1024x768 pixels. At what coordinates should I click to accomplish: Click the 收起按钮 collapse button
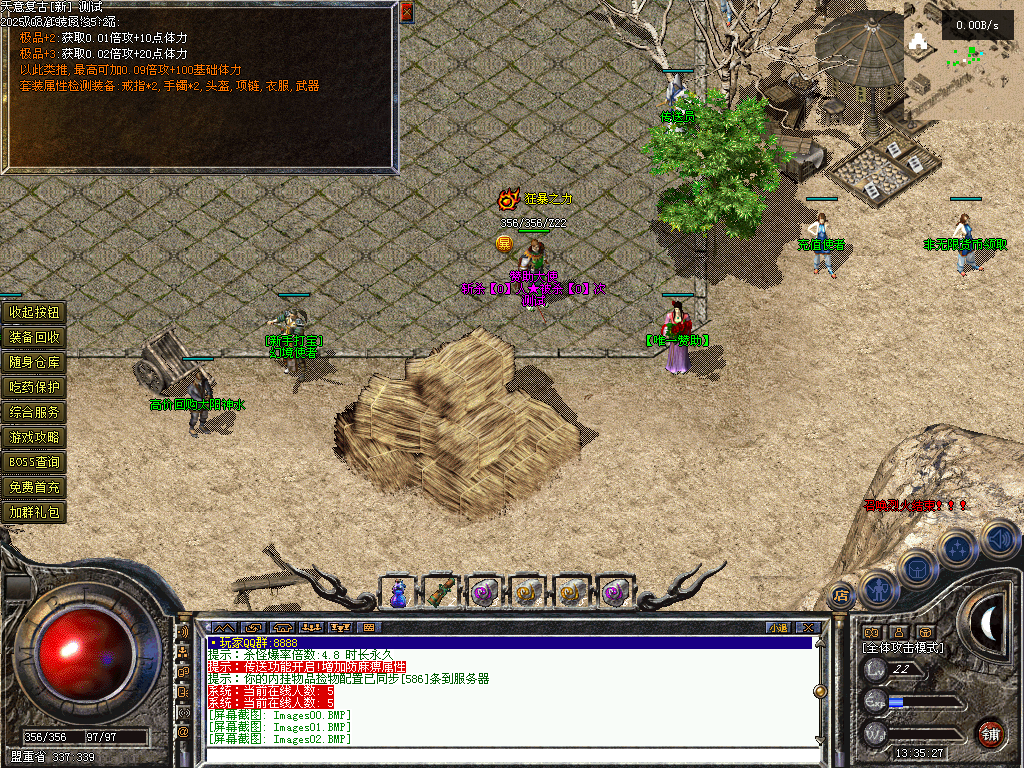[35, 312]
